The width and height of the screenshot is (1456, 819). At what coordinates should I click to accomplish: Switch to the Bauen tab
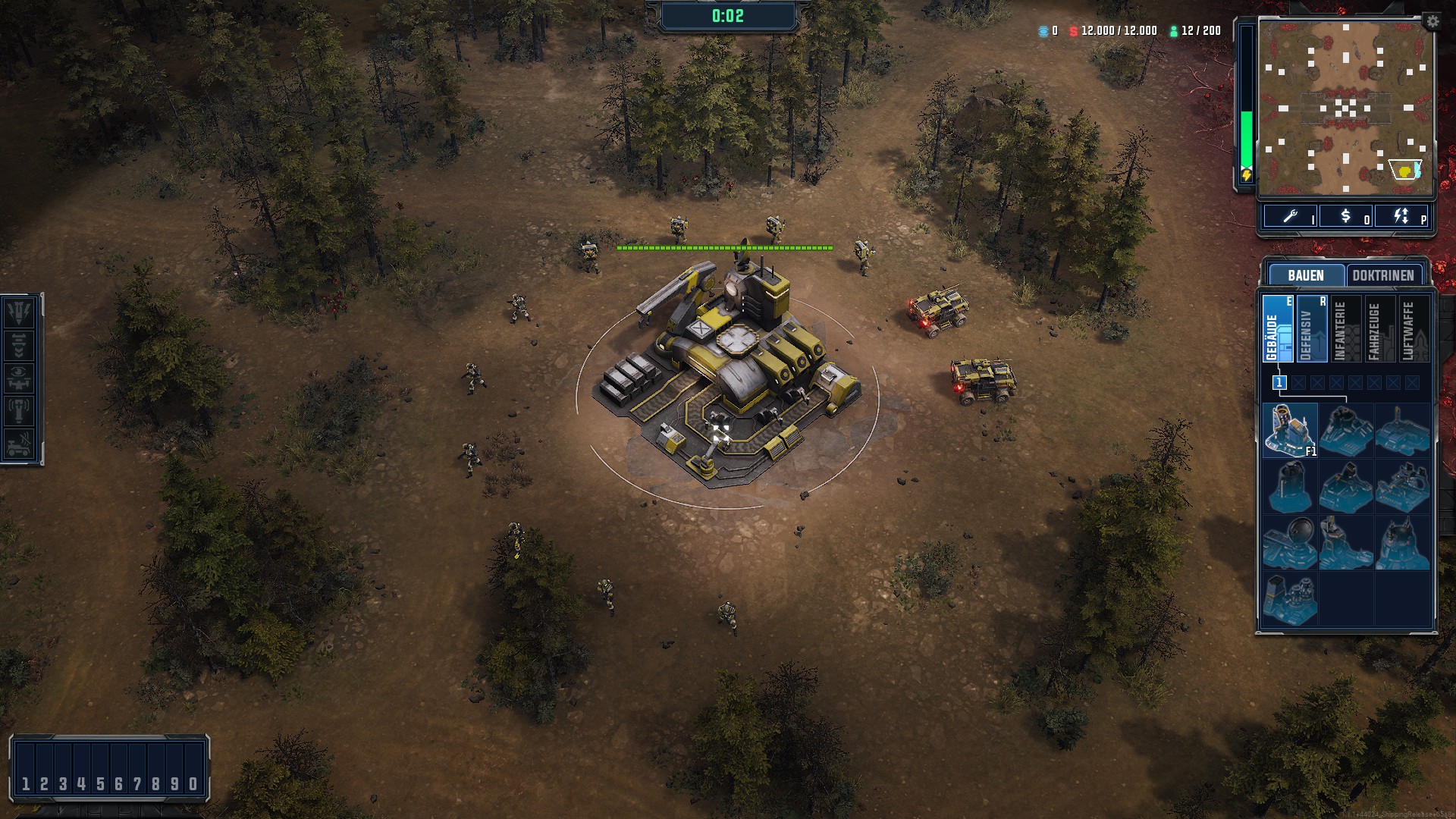click(x=1305, y=275)
